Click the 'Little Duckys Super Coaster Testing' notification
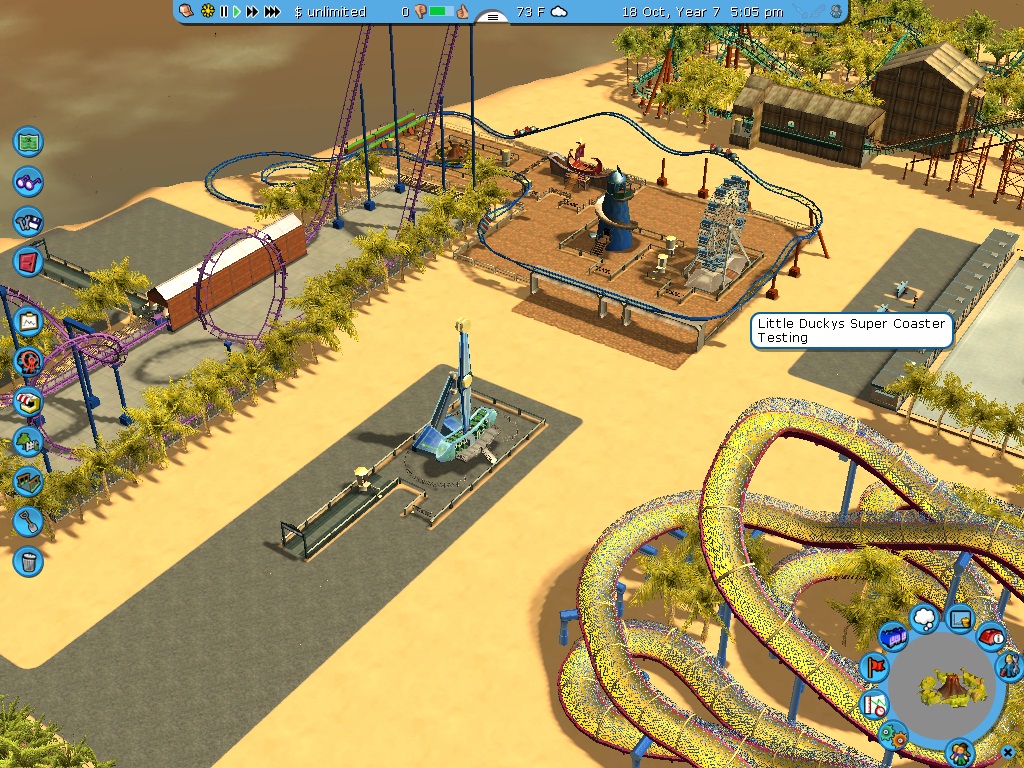 851,331
